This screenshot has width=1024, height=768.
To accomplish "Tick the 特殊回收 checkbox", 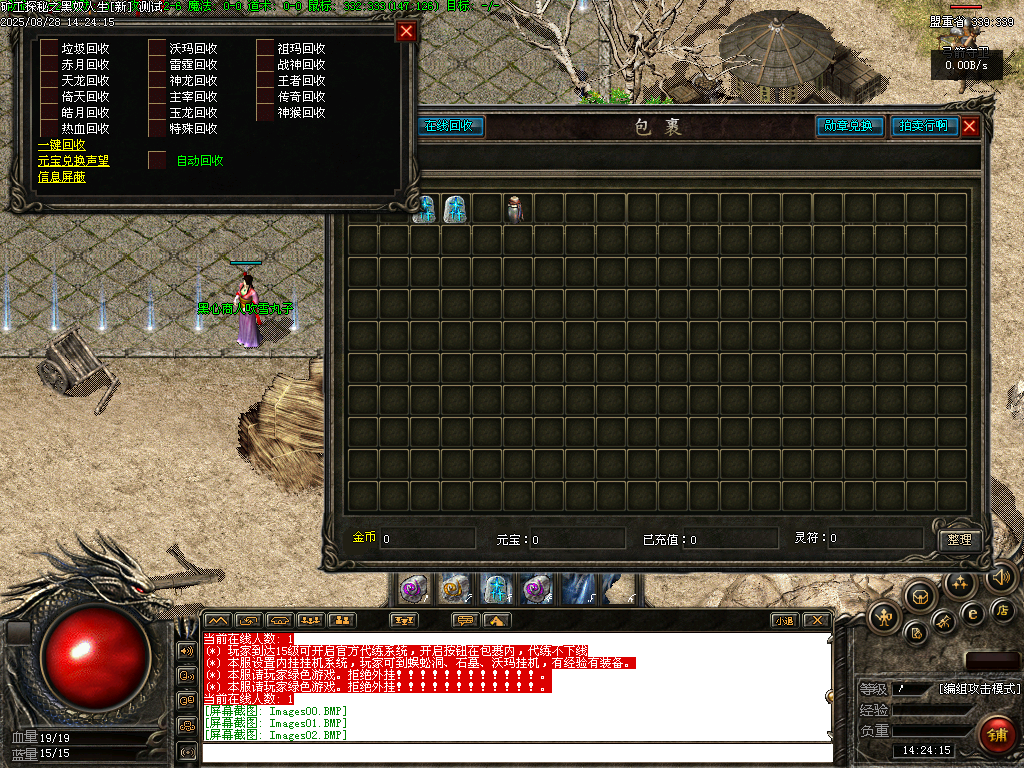I will click(x=156, y=128).
